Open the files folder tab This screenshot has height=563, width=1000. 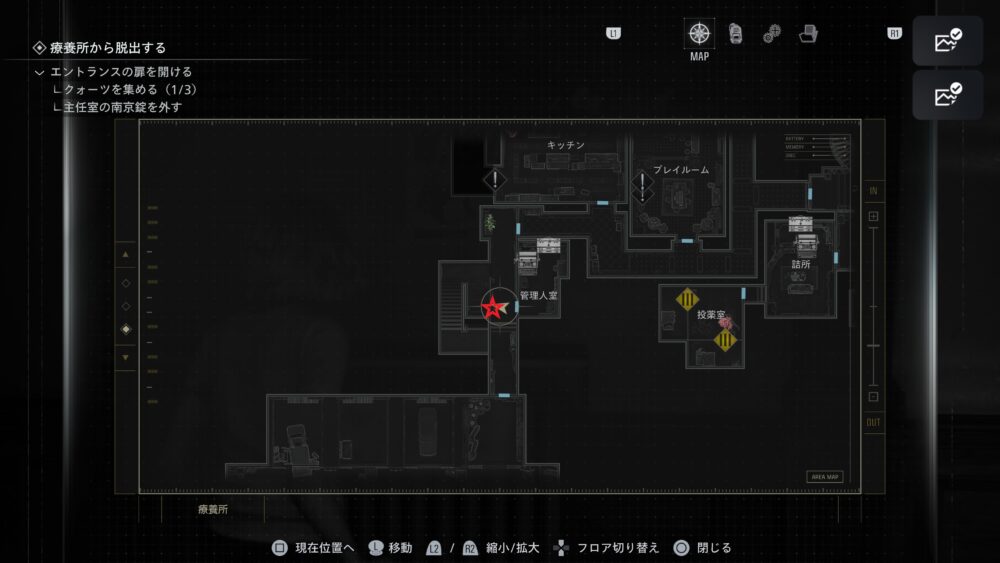point(808,33)
